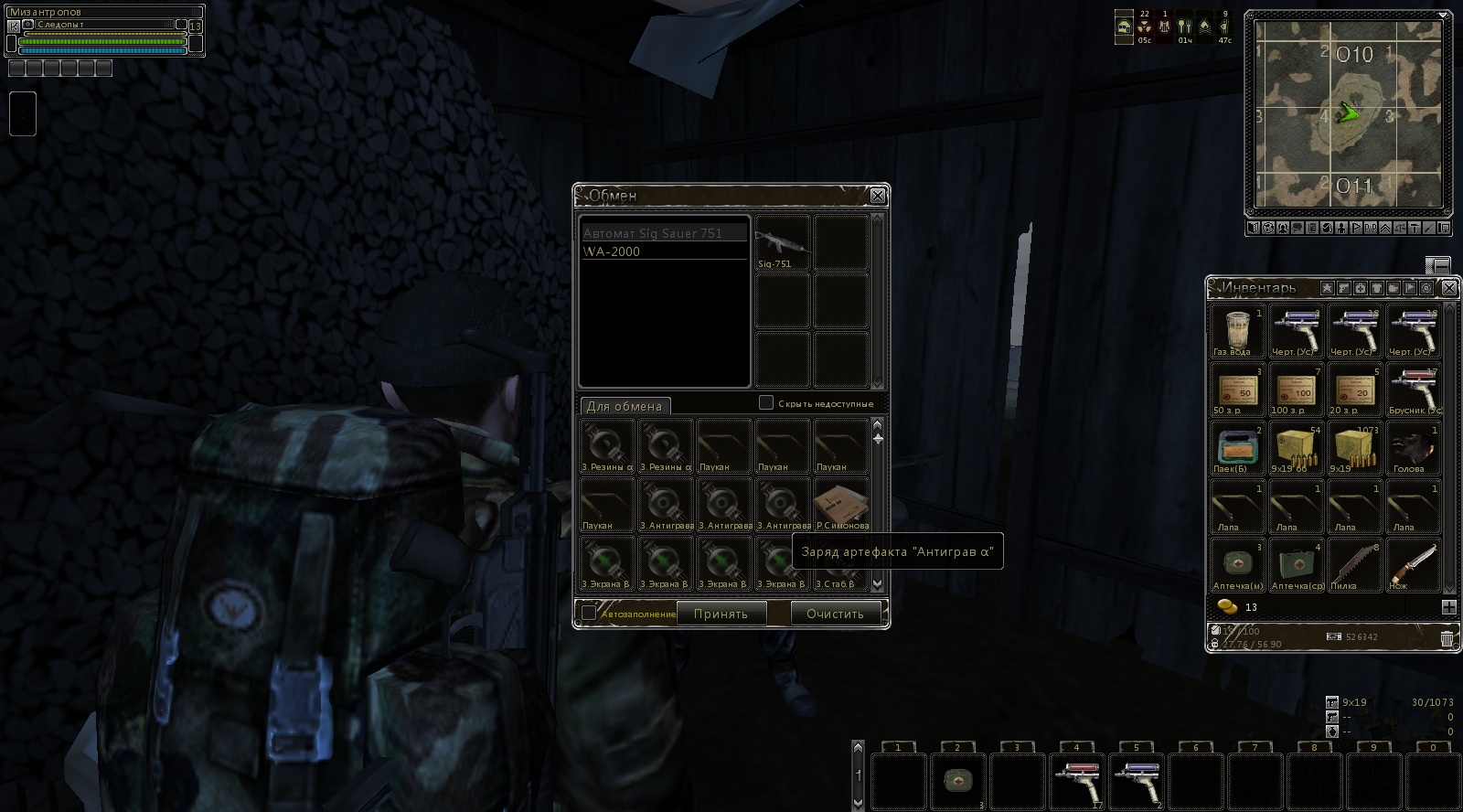
Task: Select the Паек(Б) ration item
Action: (1237, 448)
